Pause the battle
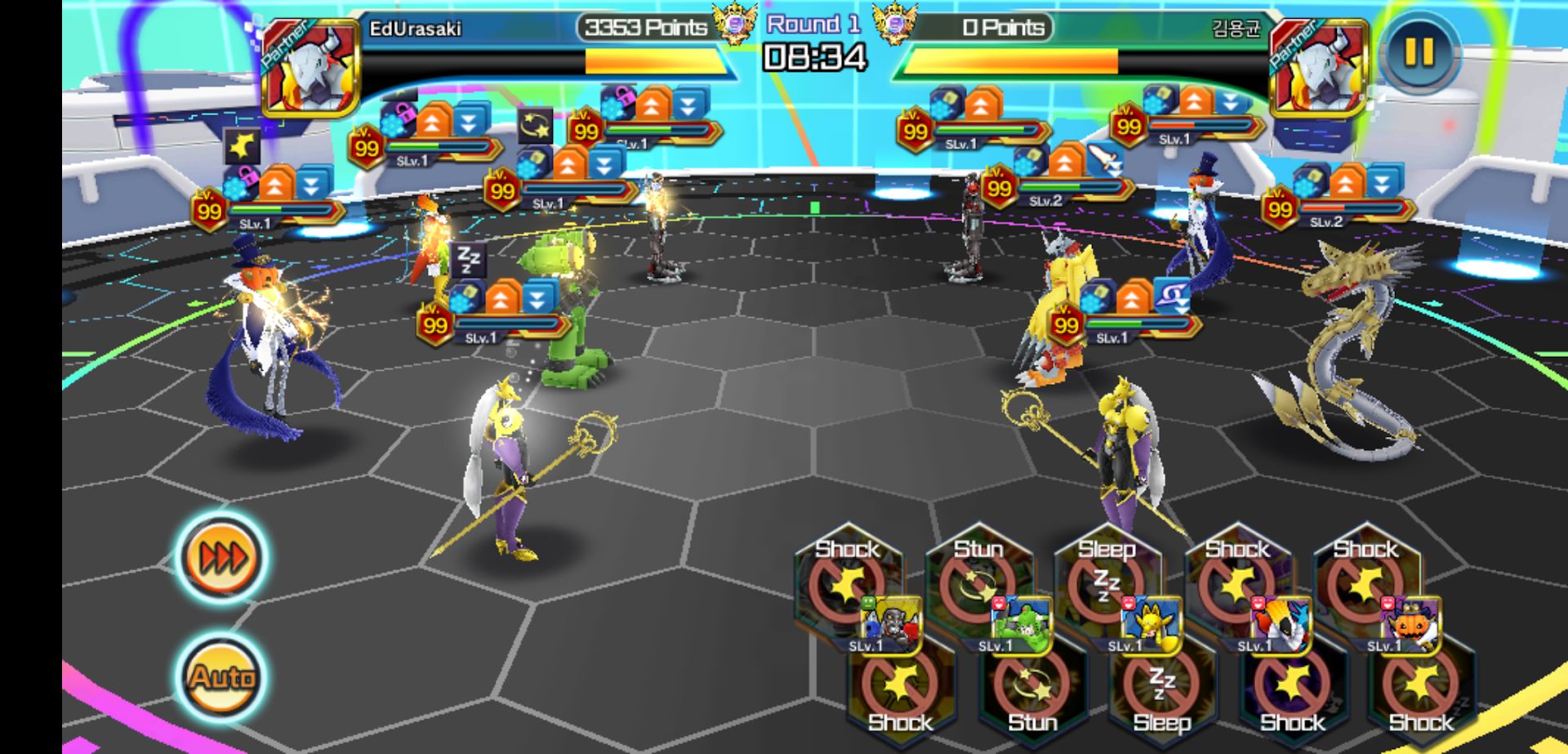The width and height of the screenshot is (1568, 754). 1419,53
